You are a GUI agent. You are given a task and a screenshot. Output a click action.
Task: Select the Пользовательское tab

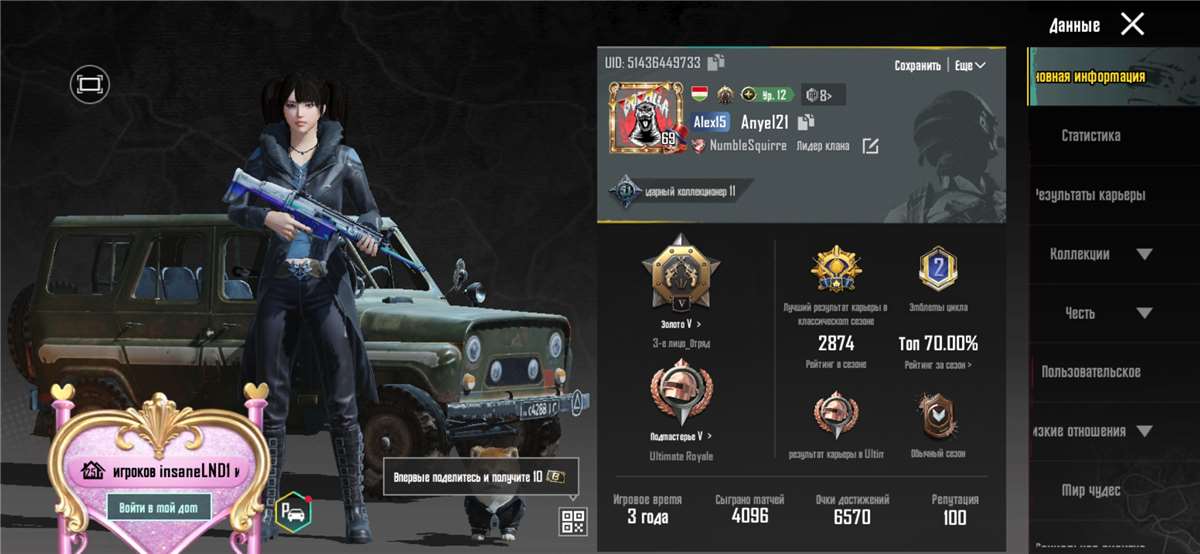[1090, 372]
